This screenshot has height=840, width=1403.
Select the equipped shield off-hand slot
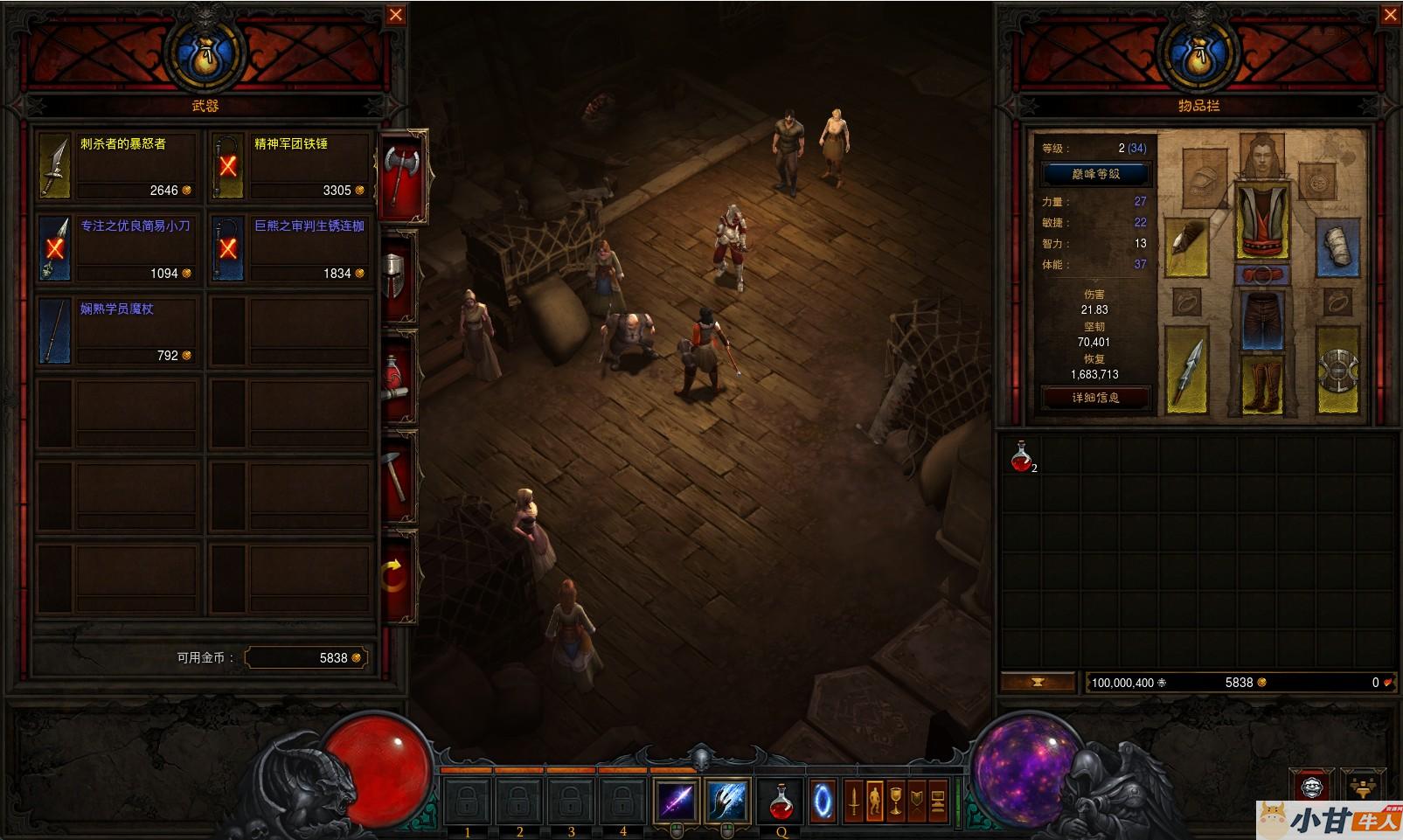1337,369
